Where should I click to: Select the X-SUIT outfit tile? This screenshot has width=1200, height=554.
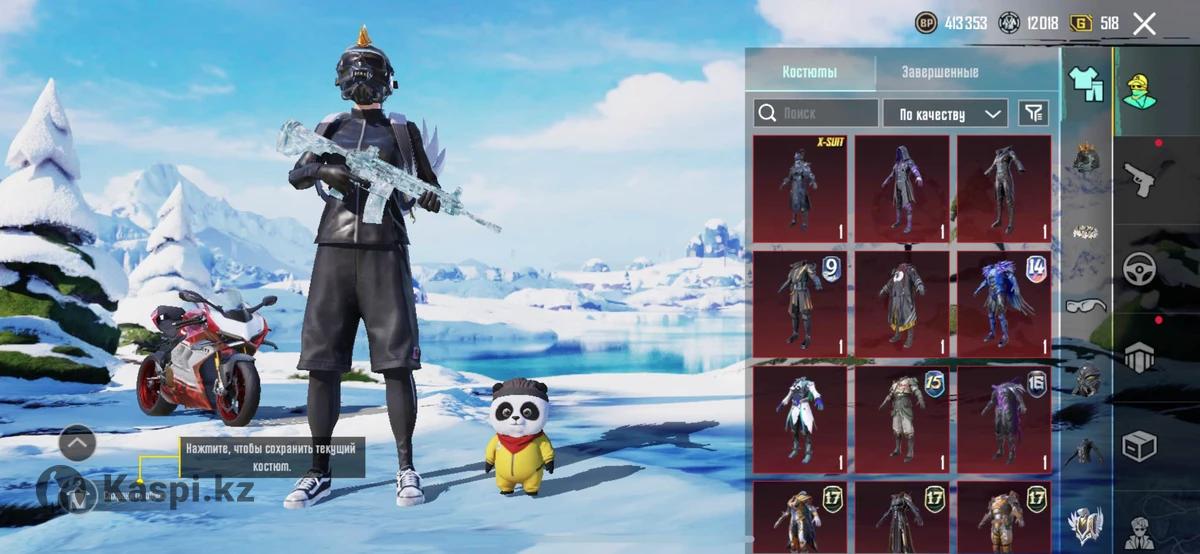pos(800,188)
